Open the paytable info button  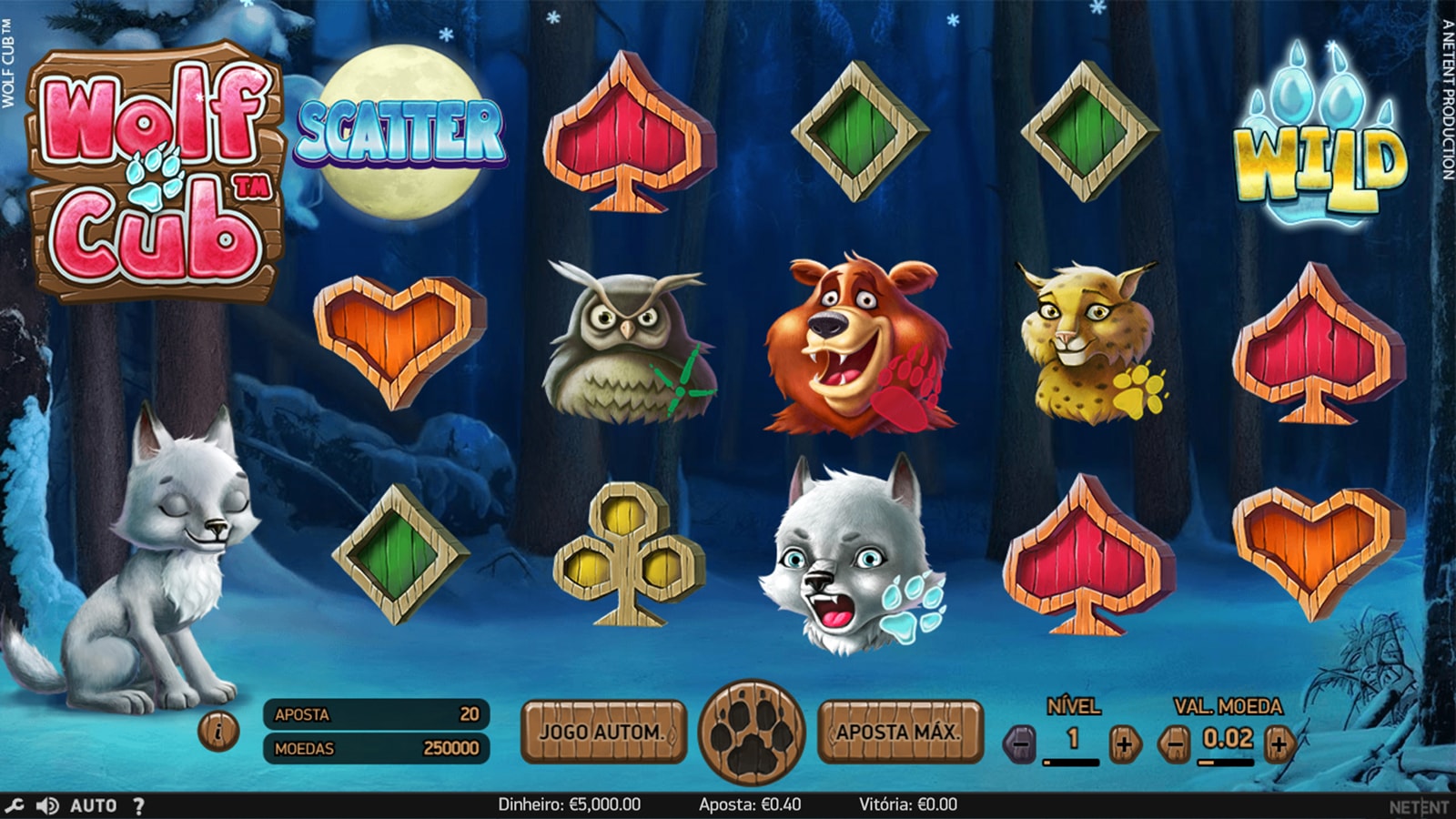tap(218, 729)
